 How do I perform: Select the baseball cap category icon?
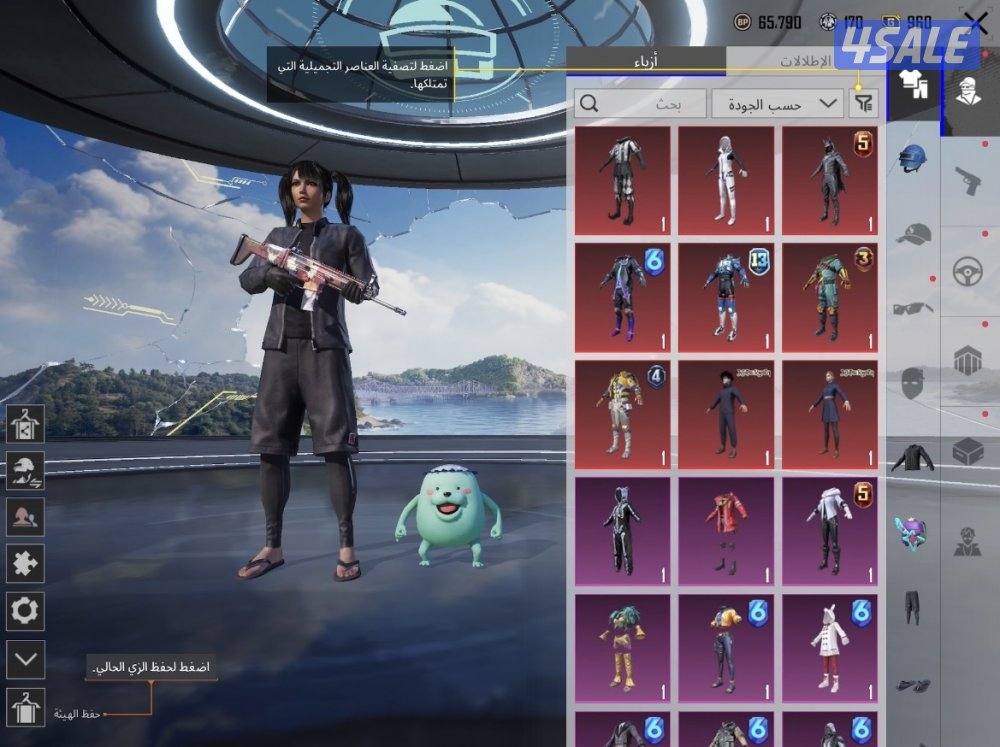[x=912, y=234]
